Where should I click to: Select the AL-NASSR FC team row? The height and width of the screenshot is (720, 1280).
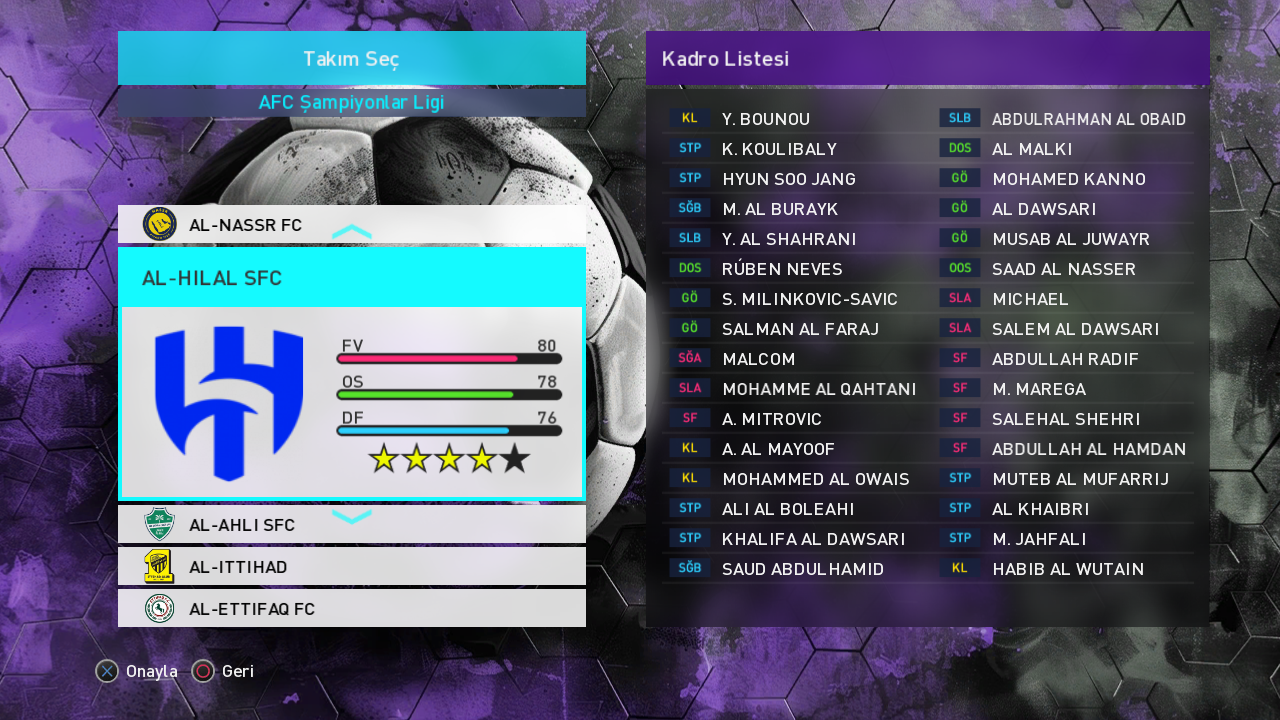pyautogui.click(x=245, y=225)
